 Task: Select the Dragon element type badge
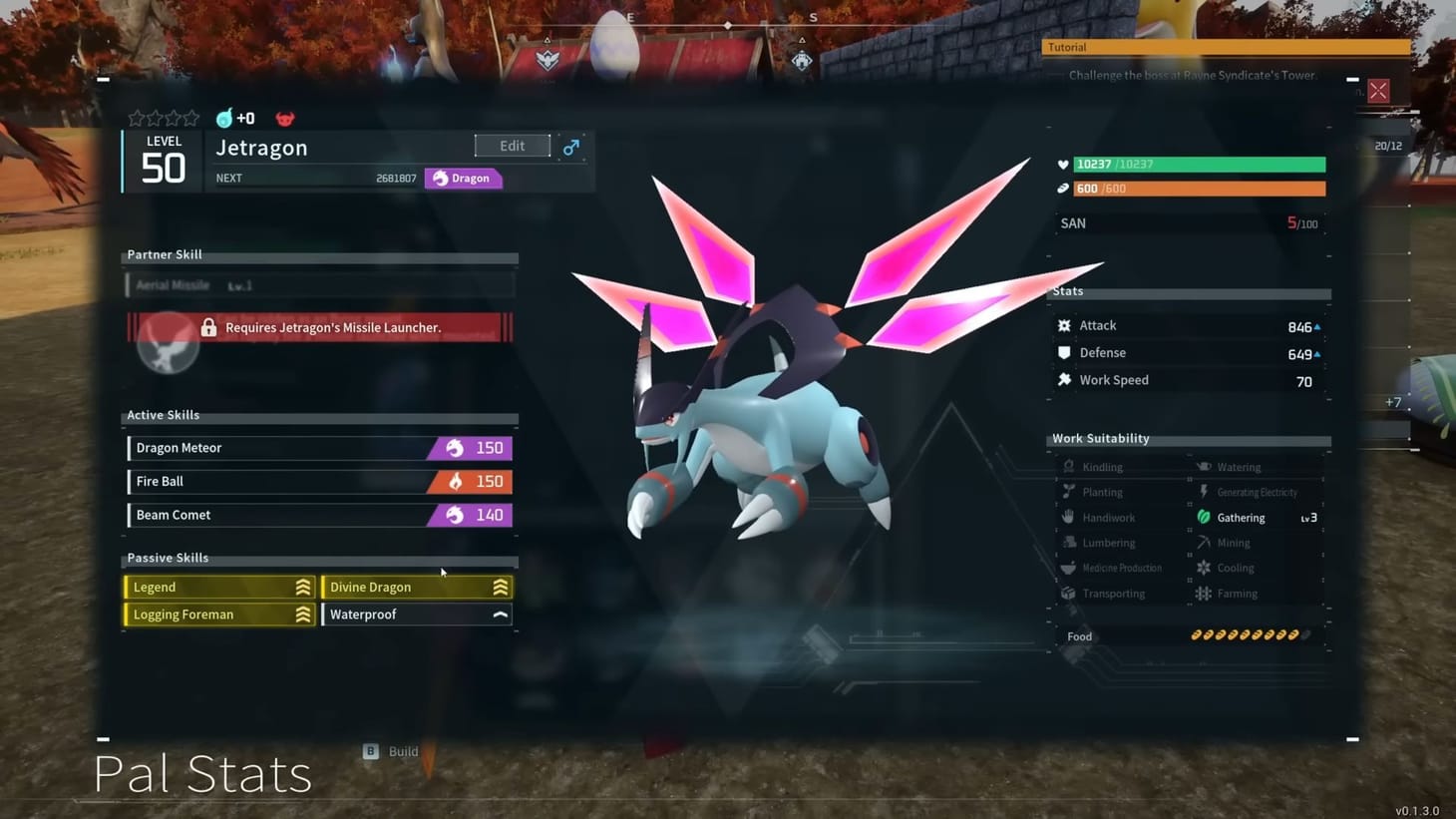[x=463, y=178]
